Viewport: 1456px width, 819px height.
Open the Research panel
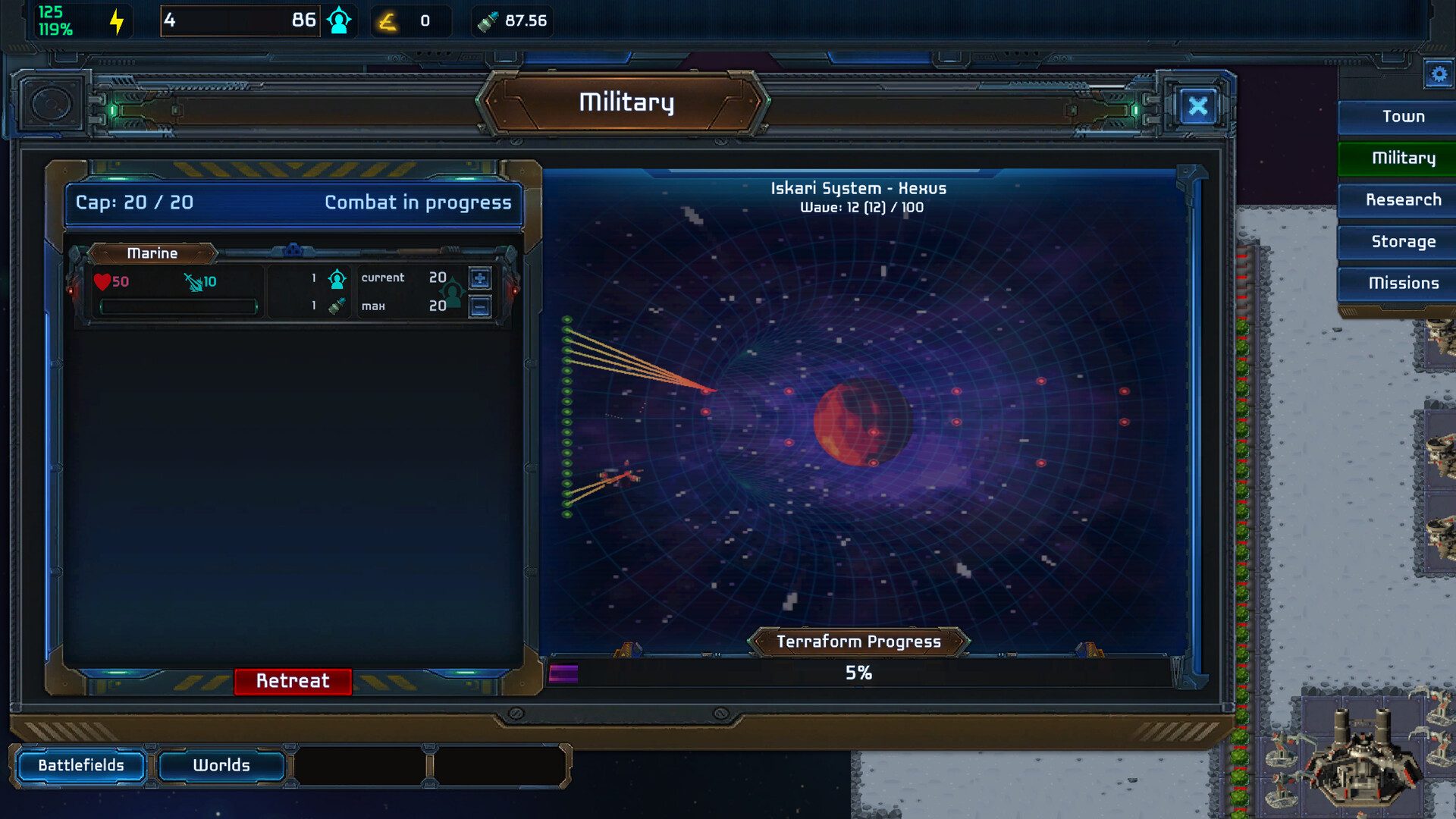tap(1404, 199)
